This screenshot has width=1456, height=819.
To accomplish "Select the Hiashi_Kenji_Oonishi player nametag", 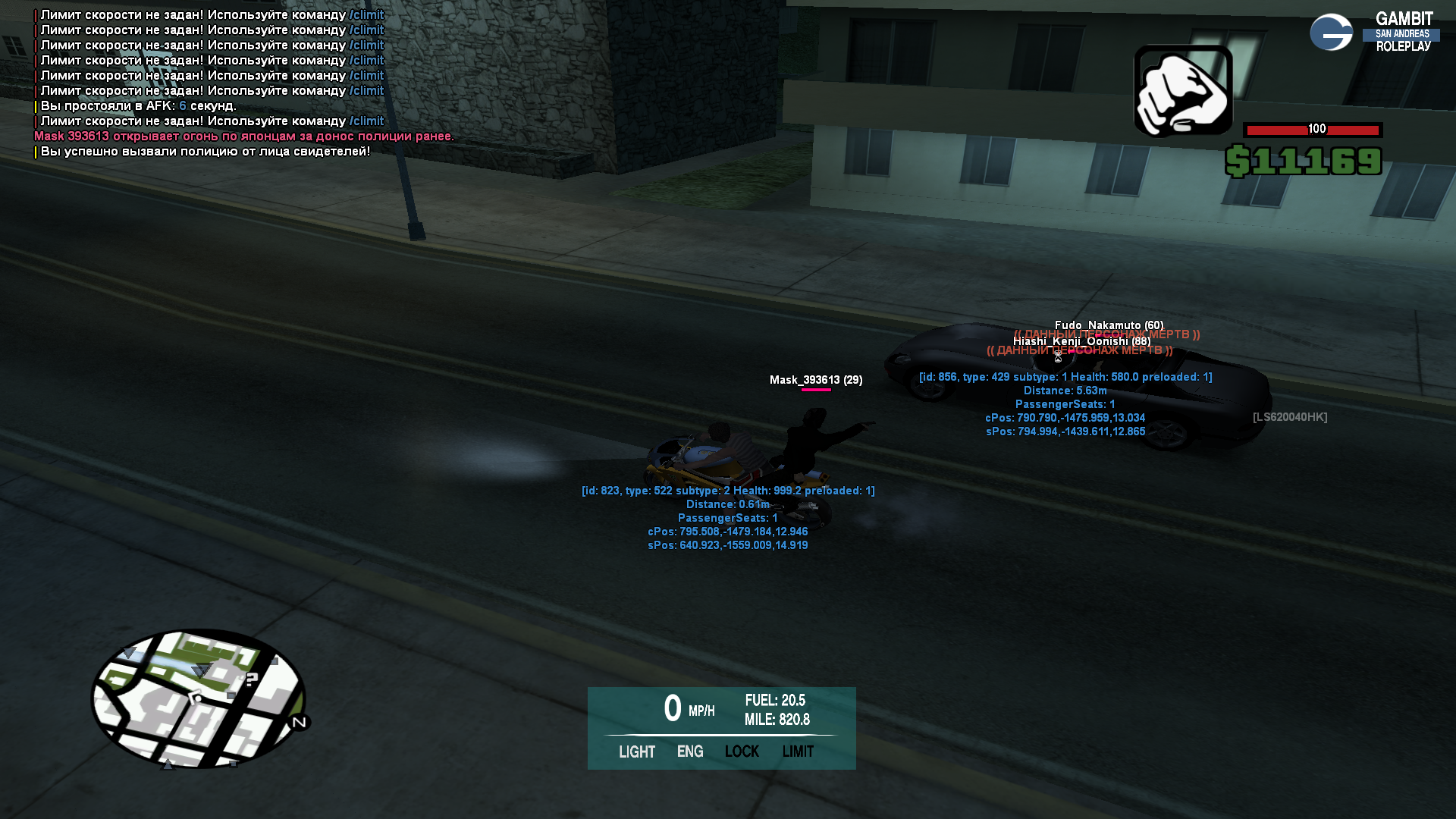I will (x=1081, y=341).
